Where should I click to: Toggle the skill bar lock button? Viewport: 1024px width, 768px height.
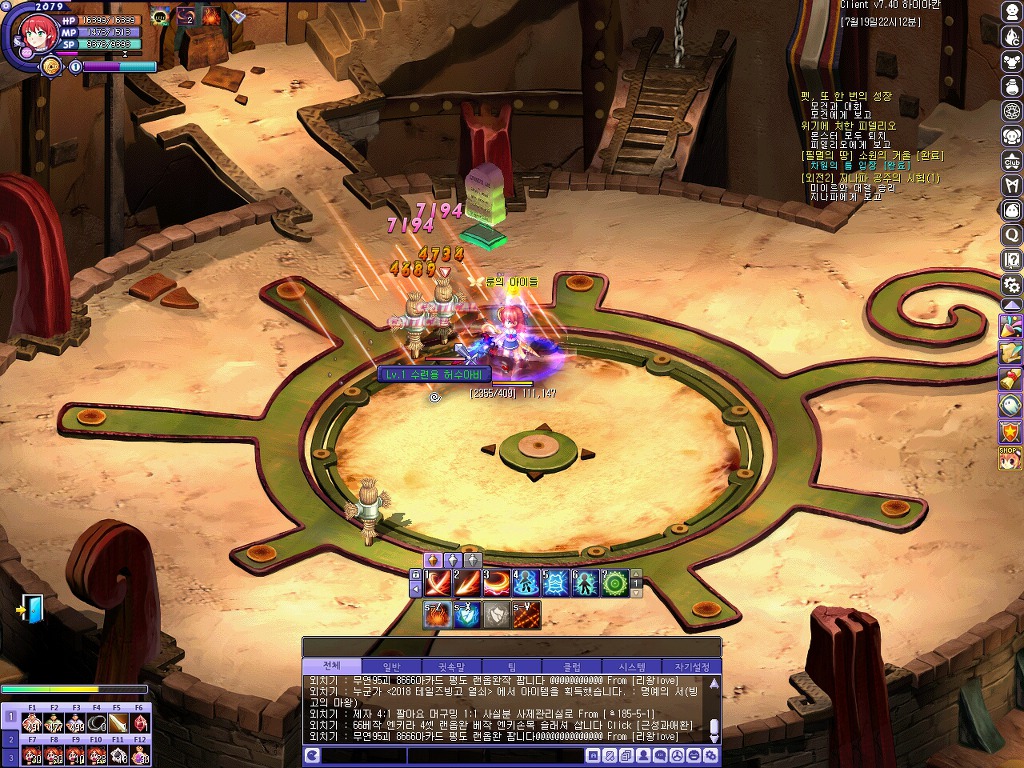tap(416, 575)
